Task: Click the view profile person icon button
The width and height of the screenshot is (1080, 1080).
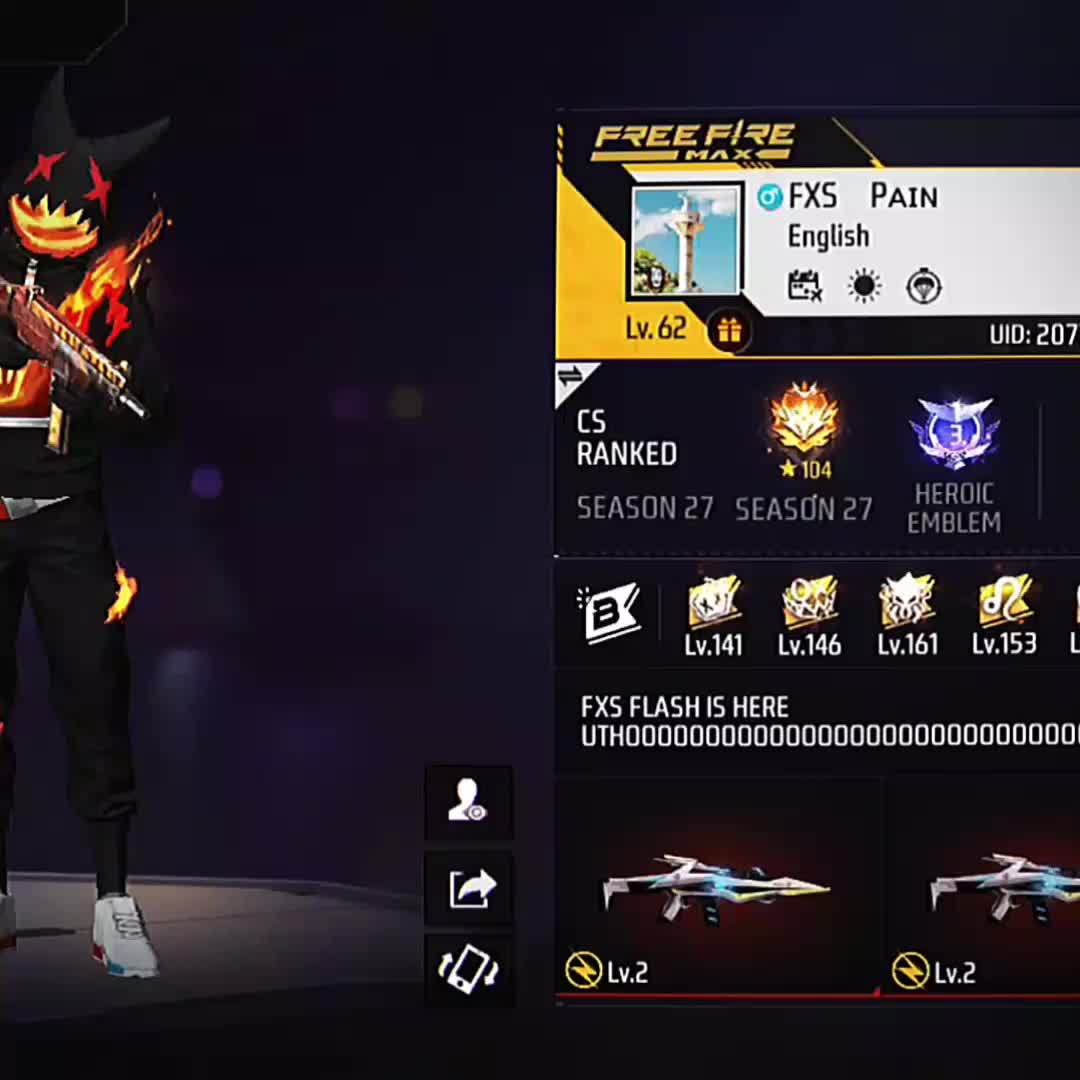Action: pos(468,802)
